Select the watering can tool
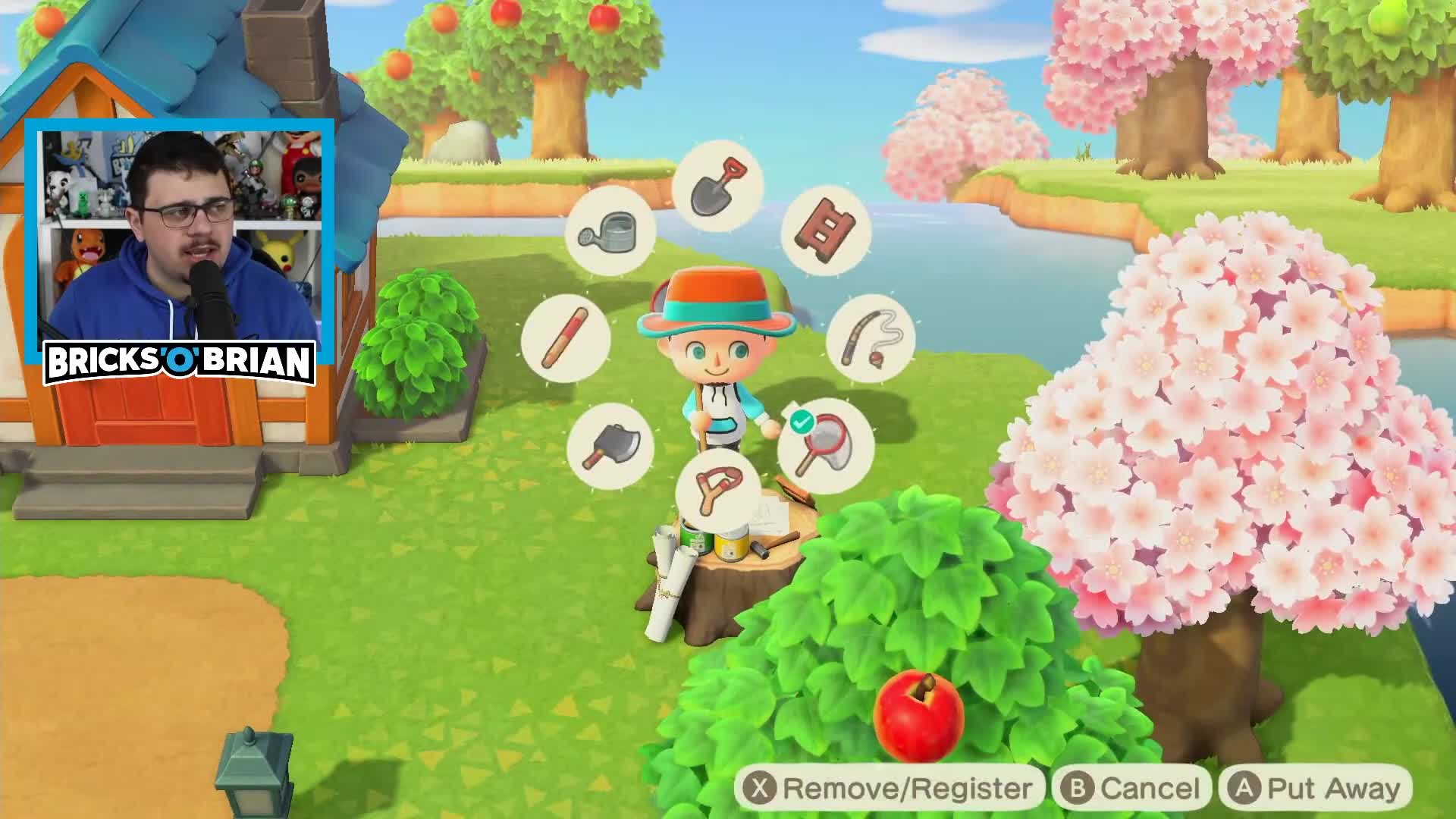This screenshot has width=1456, height=819. pos(613,232)
